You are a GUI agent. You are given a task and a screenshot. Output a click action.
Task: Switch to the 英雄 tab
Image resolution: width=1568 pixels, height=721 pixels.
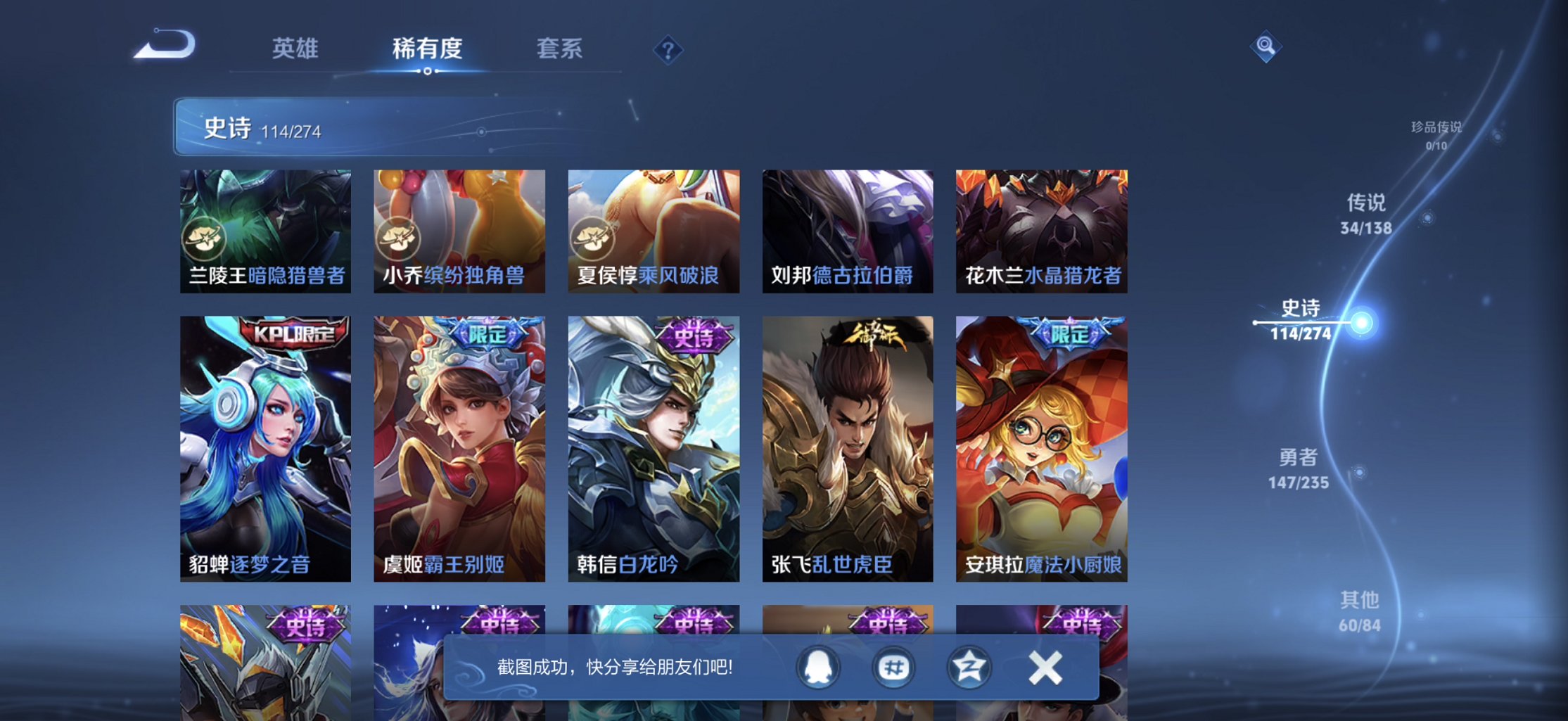tap(295, 49)
